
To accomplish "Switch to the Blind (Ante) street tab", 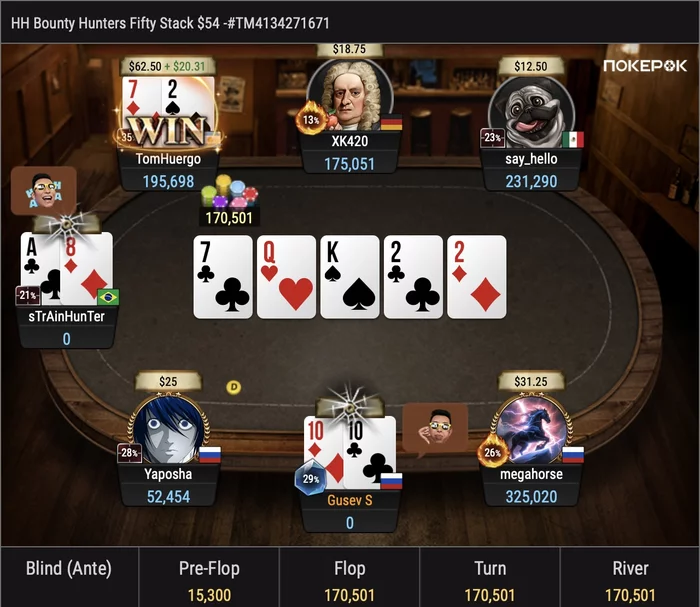I will click(69, 578).
